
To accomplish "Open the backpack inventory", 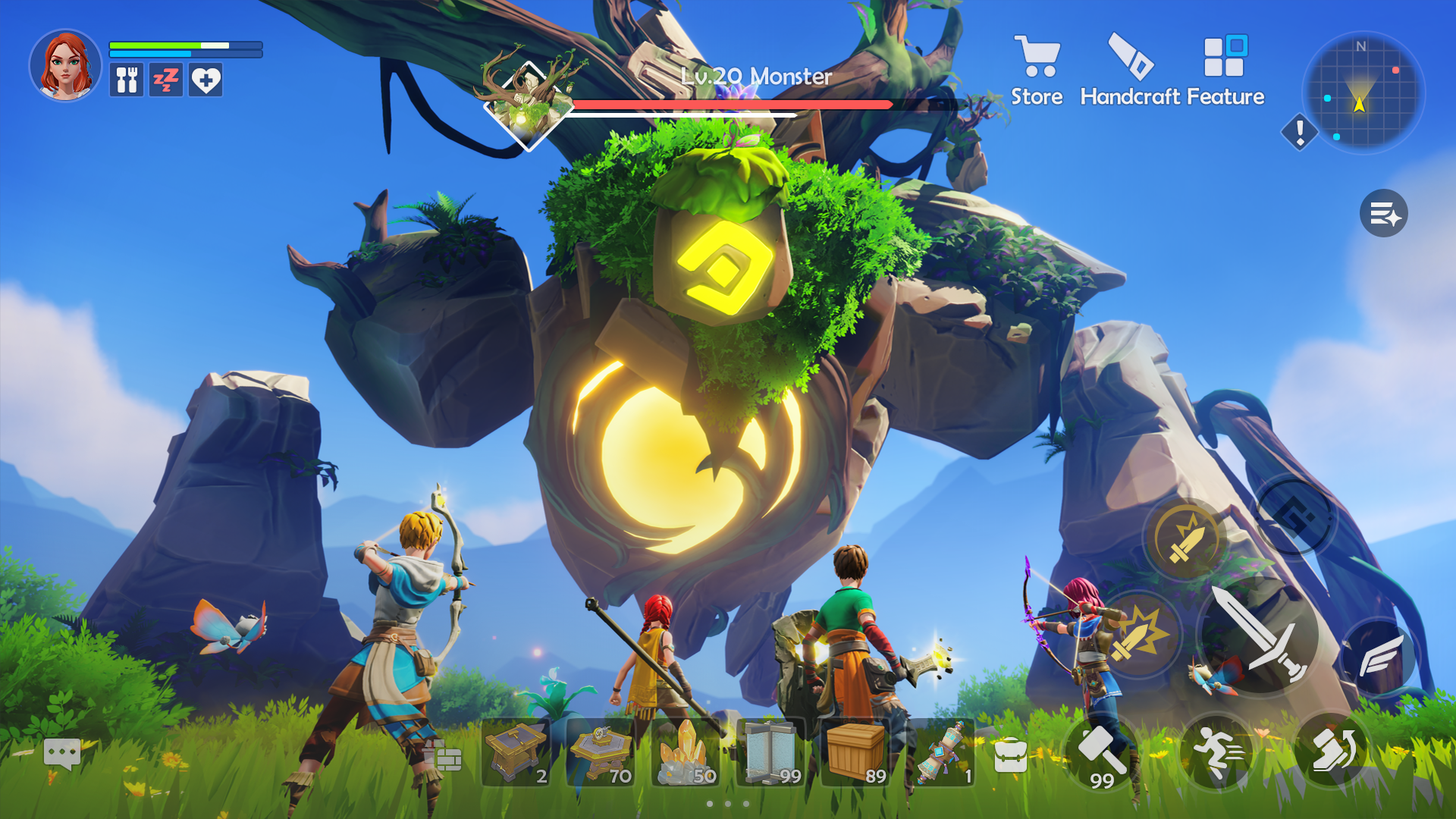I will (x=1010, y=755).
